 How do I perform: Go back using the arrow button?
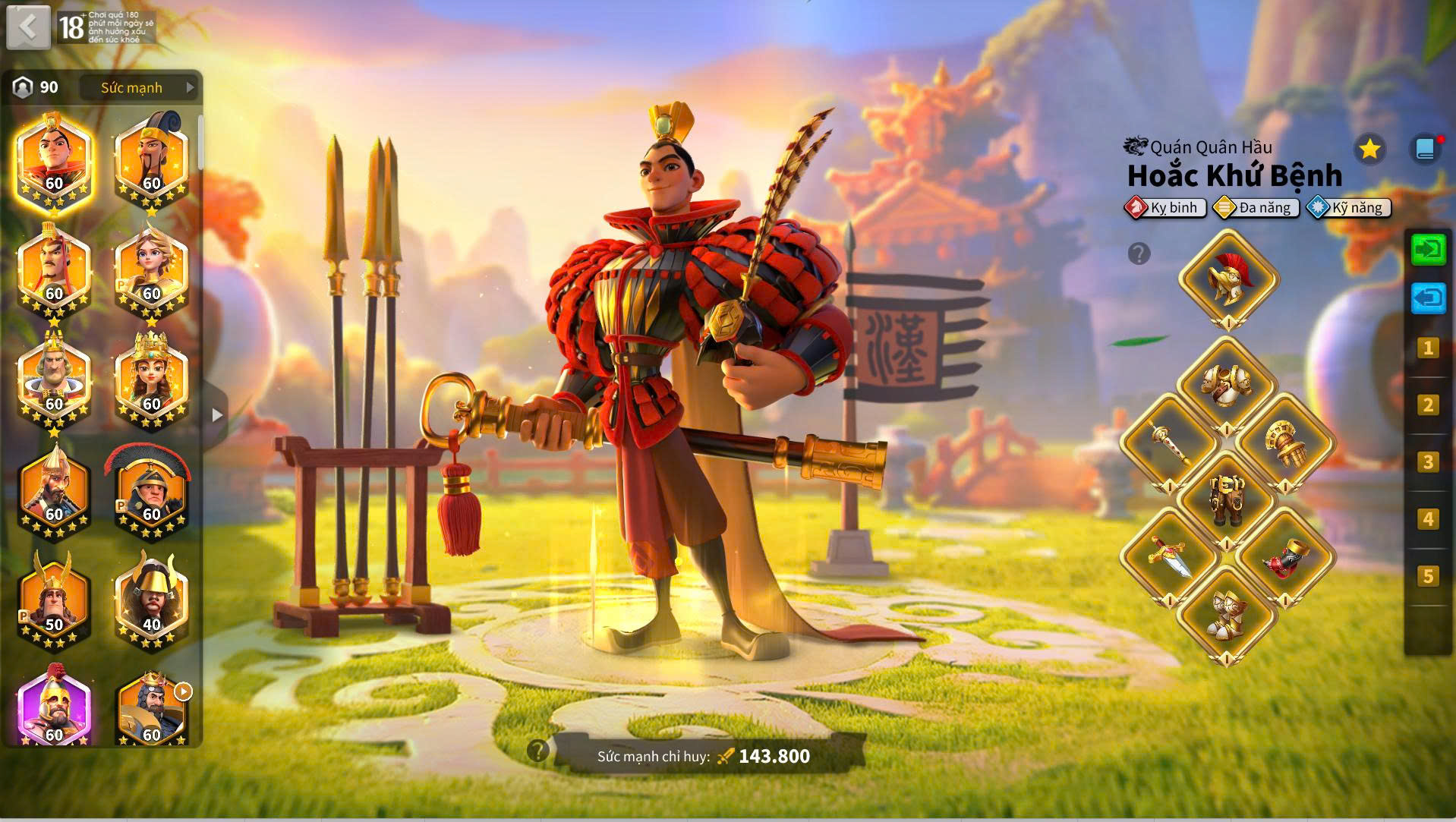point(28,28)
